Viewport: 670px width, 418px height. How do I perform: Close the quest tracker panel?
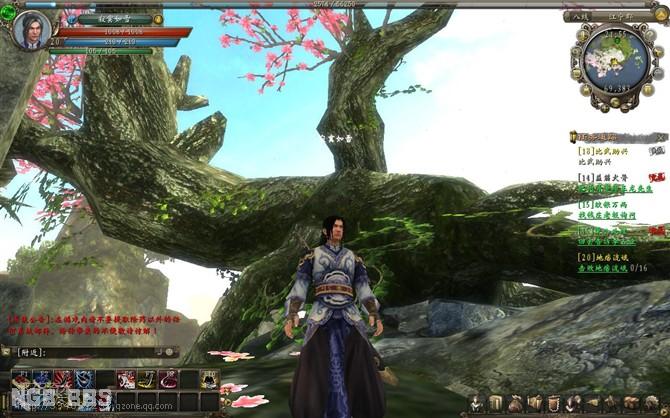(661, 136)
